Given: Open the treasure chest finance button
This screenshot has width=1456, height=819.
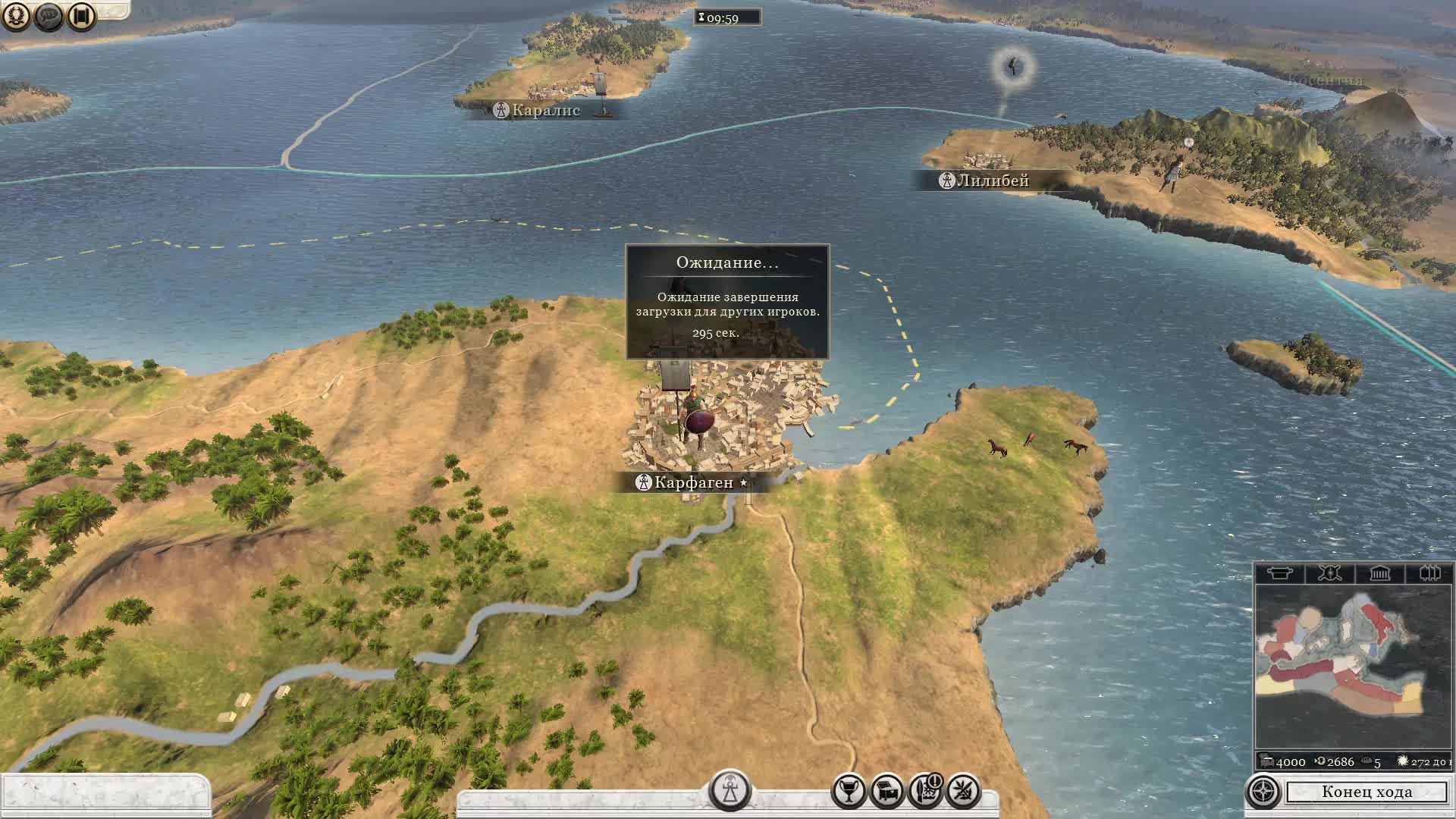Looking at the screenshot, I should pyautogui.click(x=886, y=792).
